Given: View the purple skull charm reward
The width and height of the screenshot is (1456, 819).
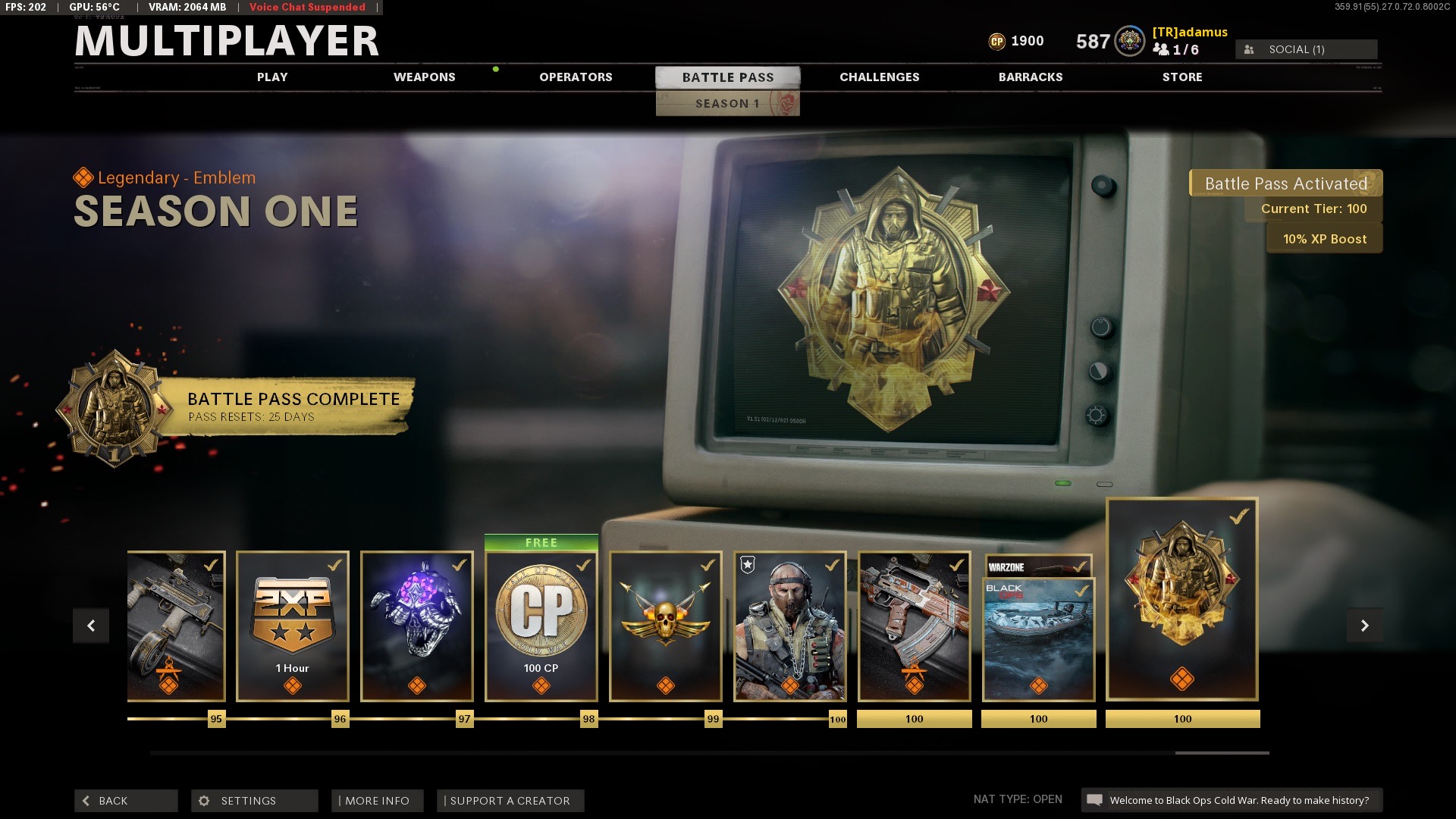Looking at the screenshot, I should pyautogui.click(x=417, y=626).
